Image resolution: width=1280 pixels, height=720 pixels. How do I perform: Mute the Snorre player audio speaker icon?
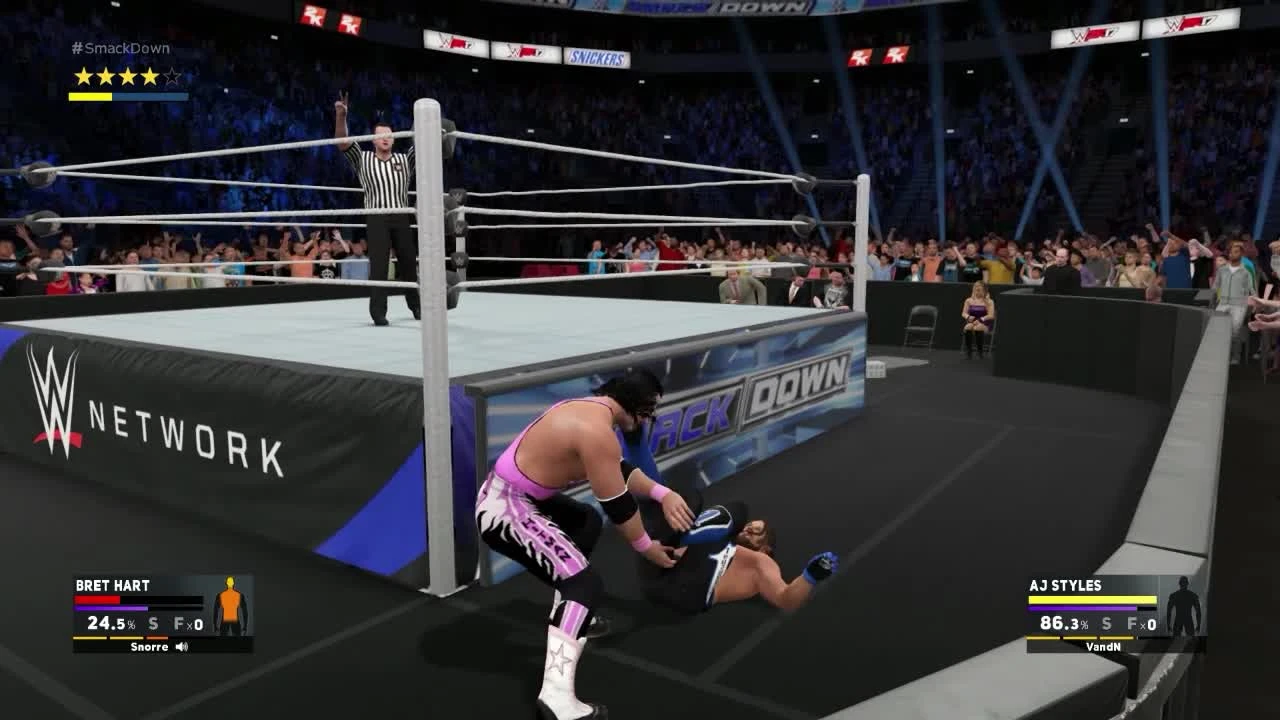[x=179, y=646]
